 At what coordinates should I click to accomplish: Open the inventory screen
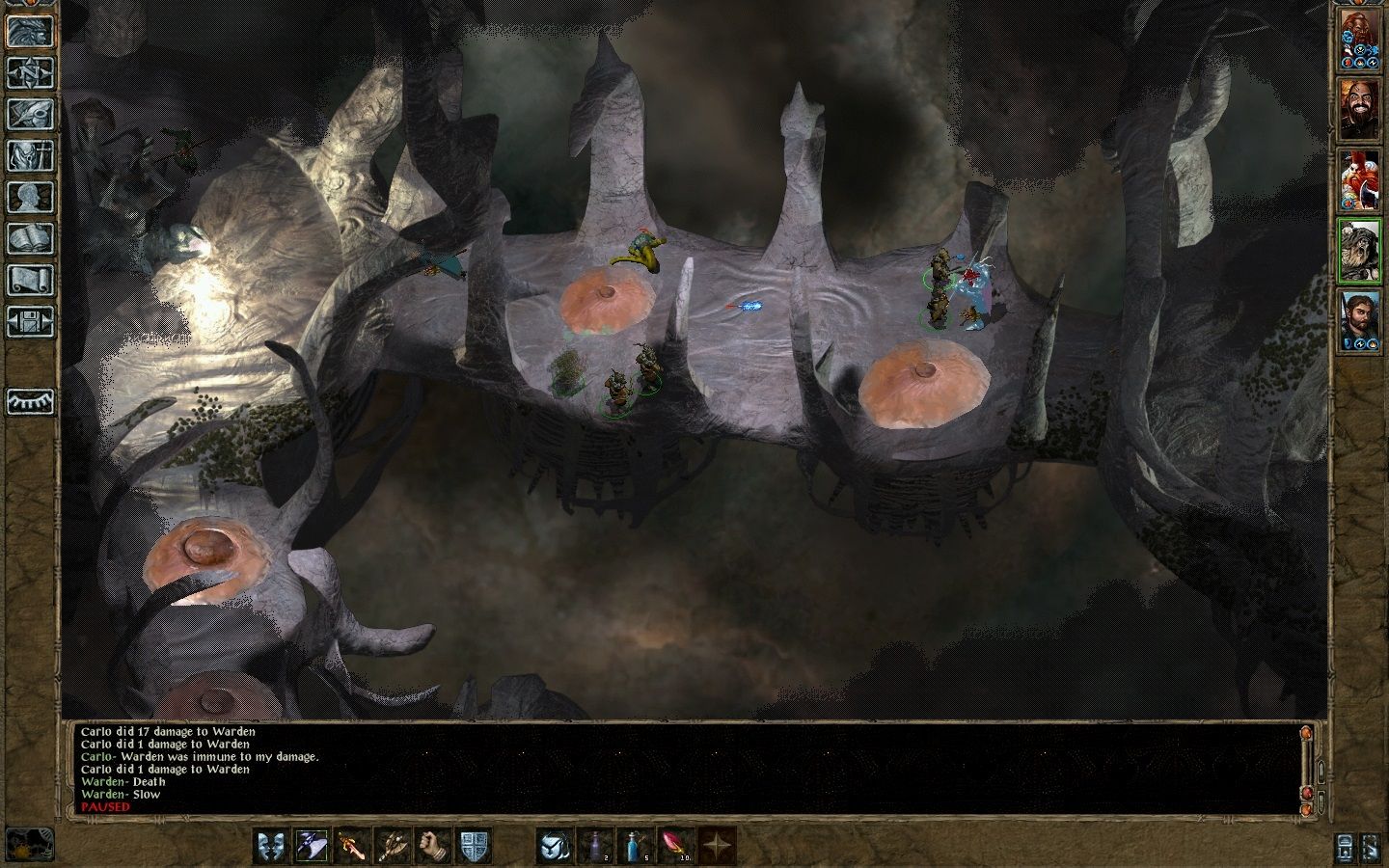pyautogui.click(x=30, y=155)
